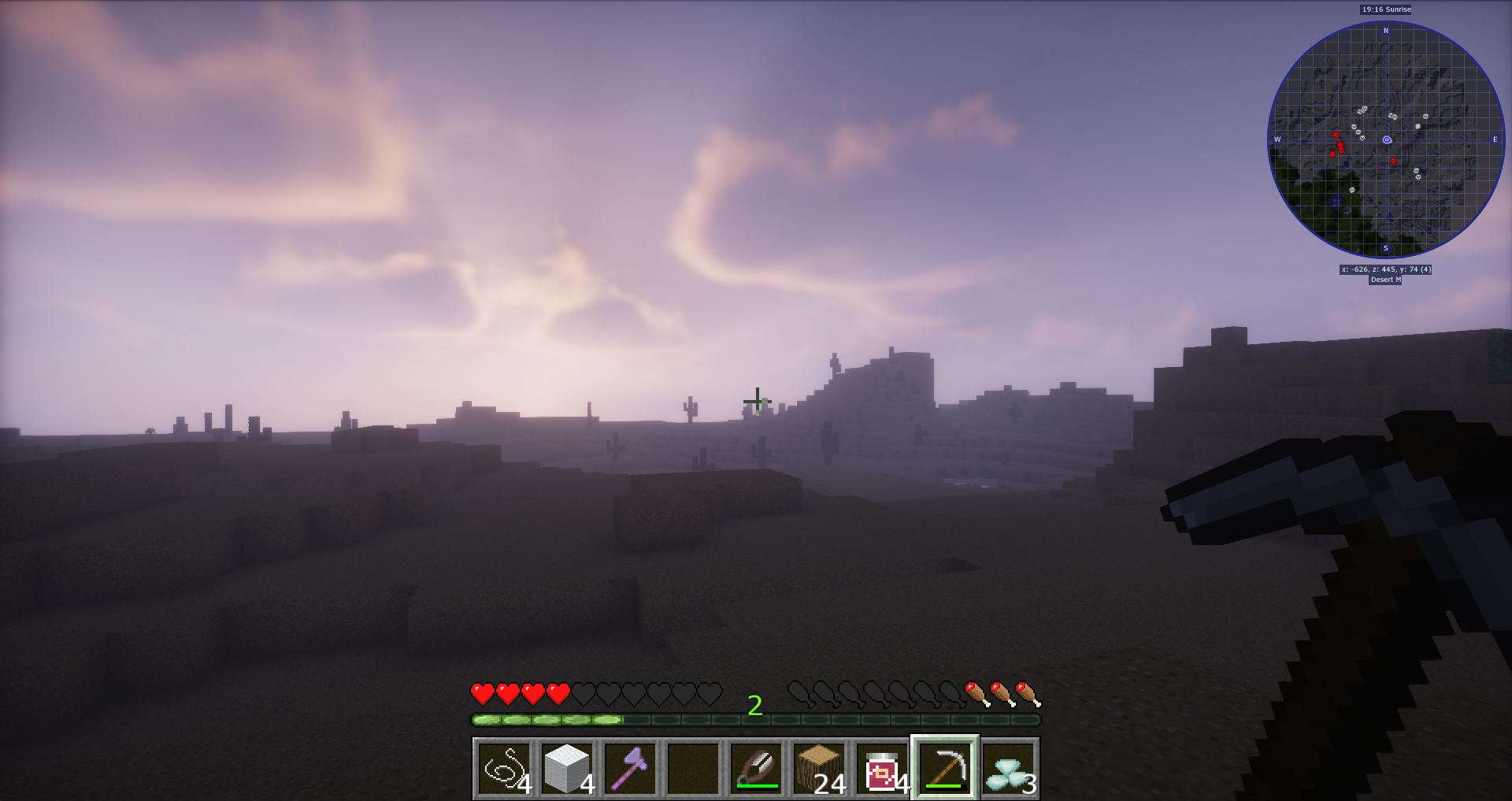This screenshot has height=801, width=1512.
Task: Choose the purple axe hotbar slot
Action: pyautogui.click(x=630, y=768)
